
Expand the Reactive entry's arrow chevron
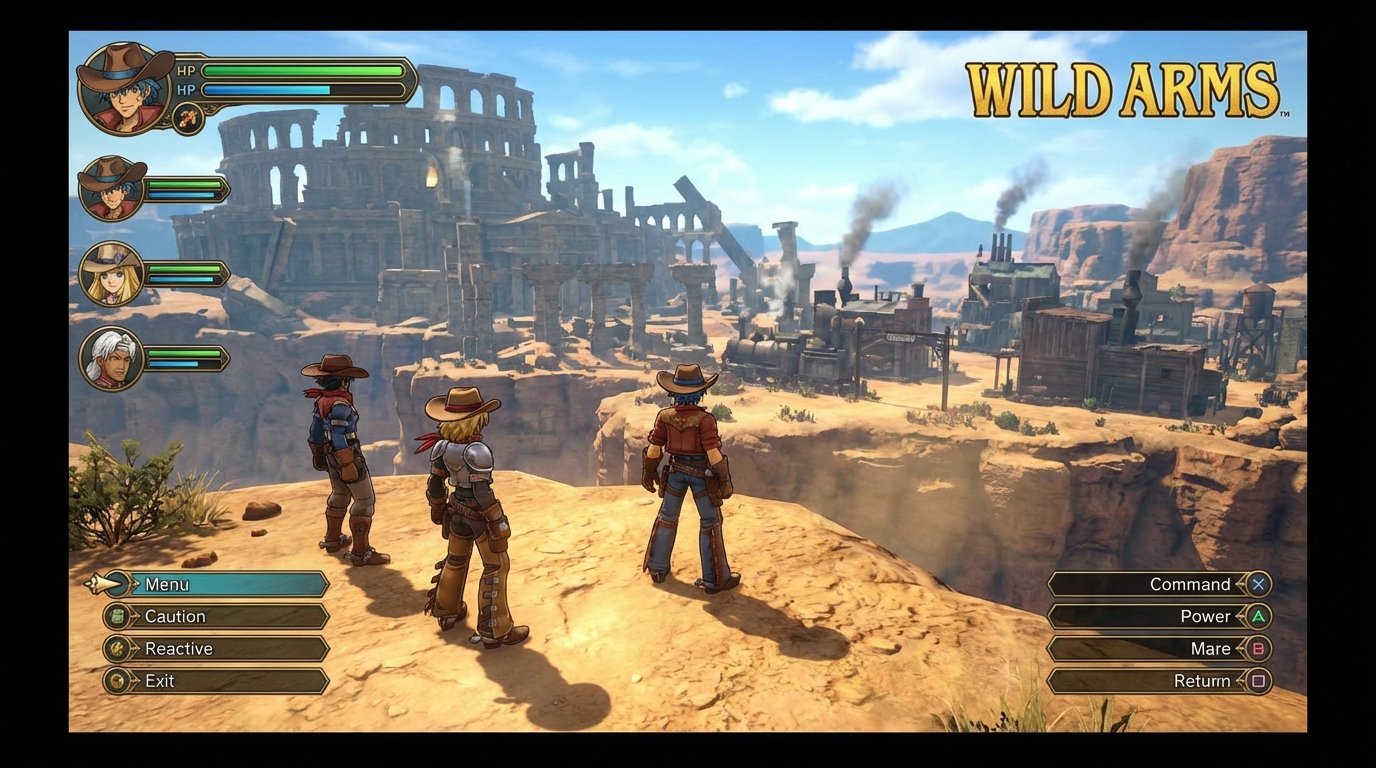(x=136, y=649)
